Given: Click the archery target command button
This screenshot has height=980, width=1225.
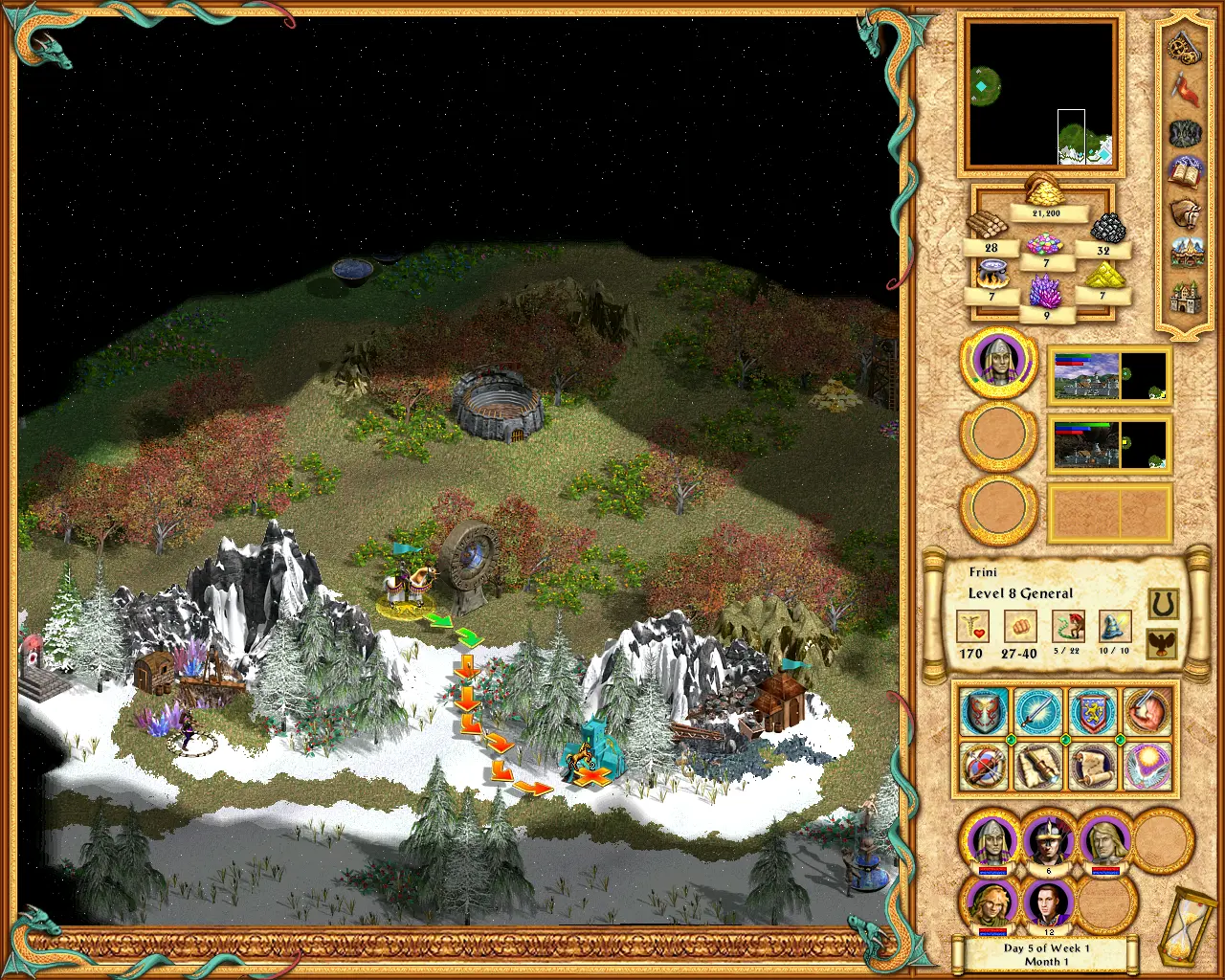Looking at the screenshot, I should [x=983, y=766].
